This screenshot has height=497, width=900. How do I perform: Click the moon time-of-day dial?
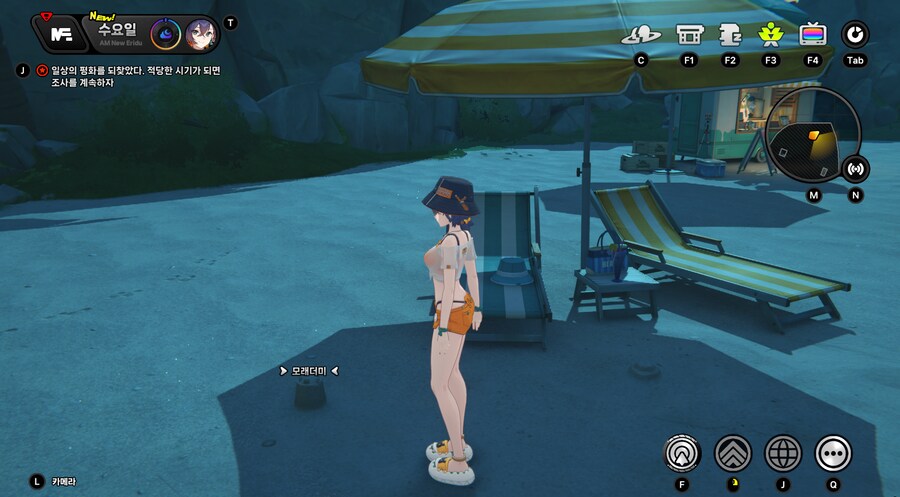click(x=166, y=34)
